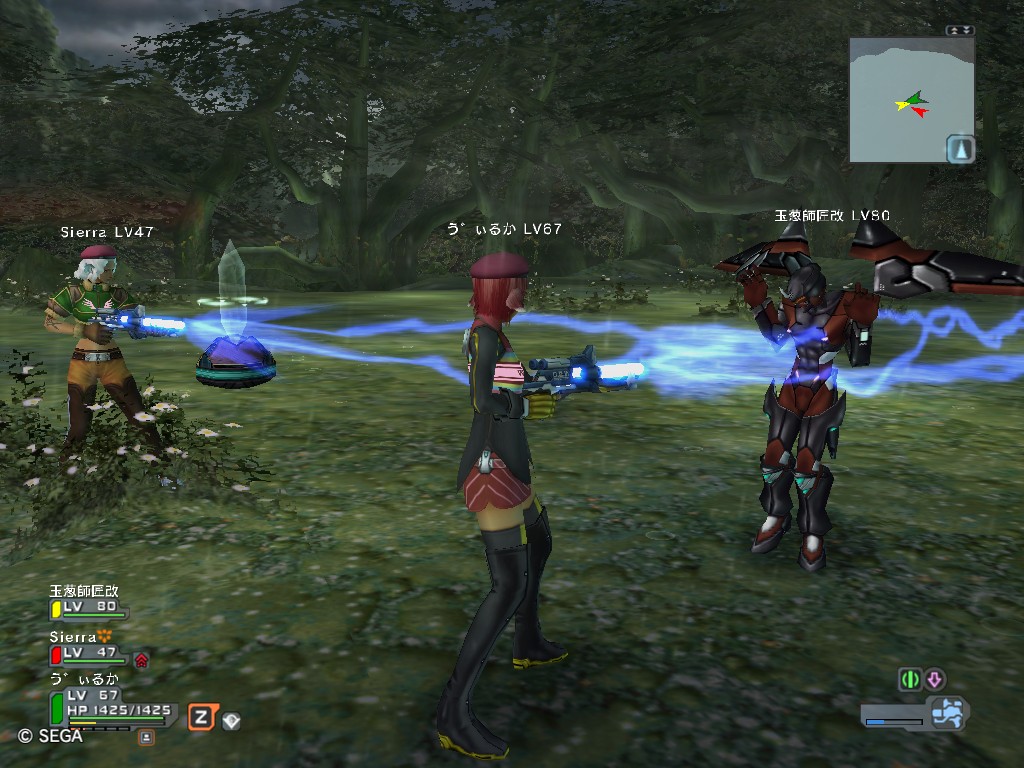This screenshot has height=768, width=1024.
Task: Select the 玉葱師匠改 LV 80 party entry
Action: [x=88, y=606]
